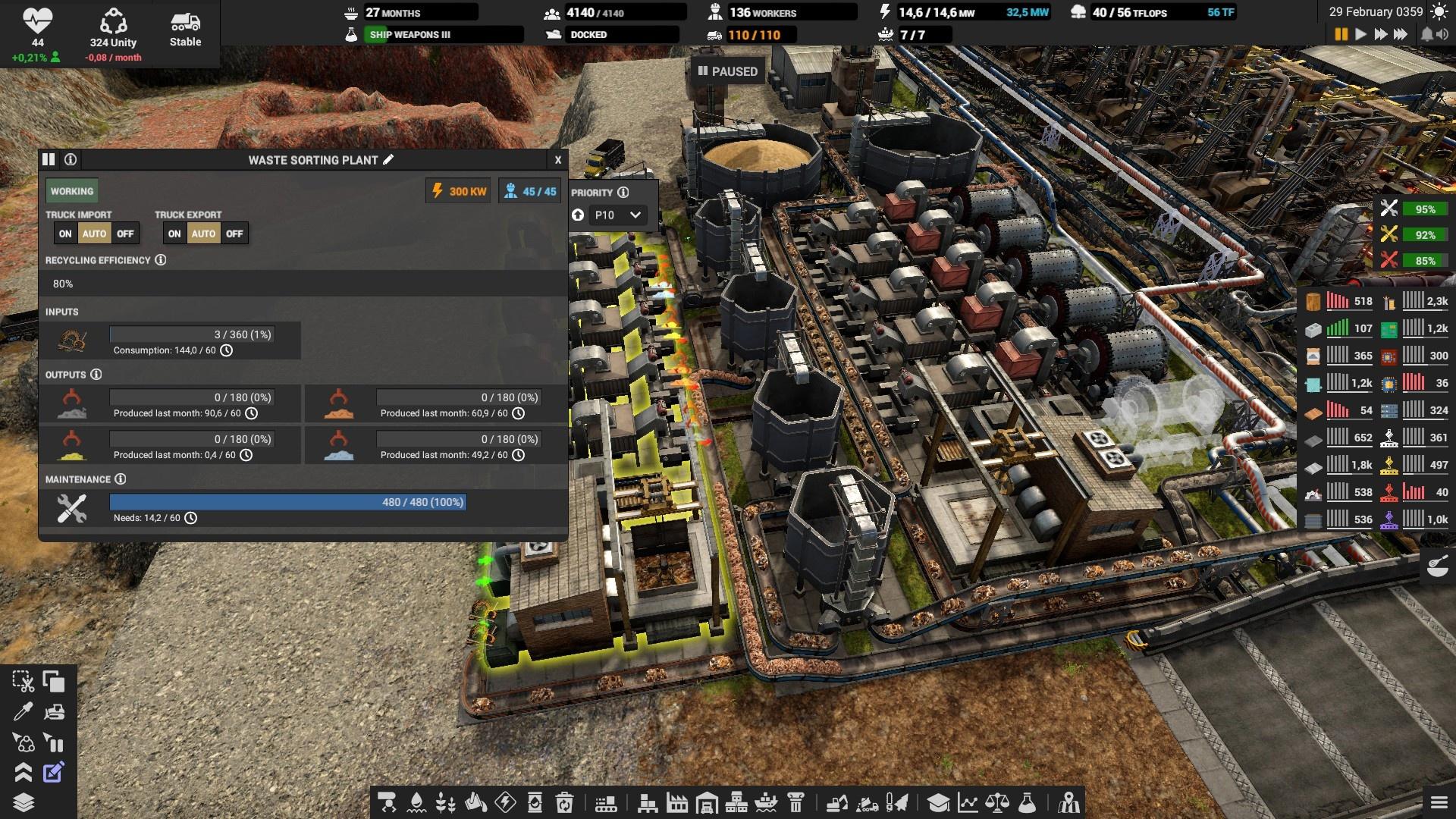This screenshot has width=1456, height=819.
Task: Open the research flask menu
Action: click(1027, 802)
